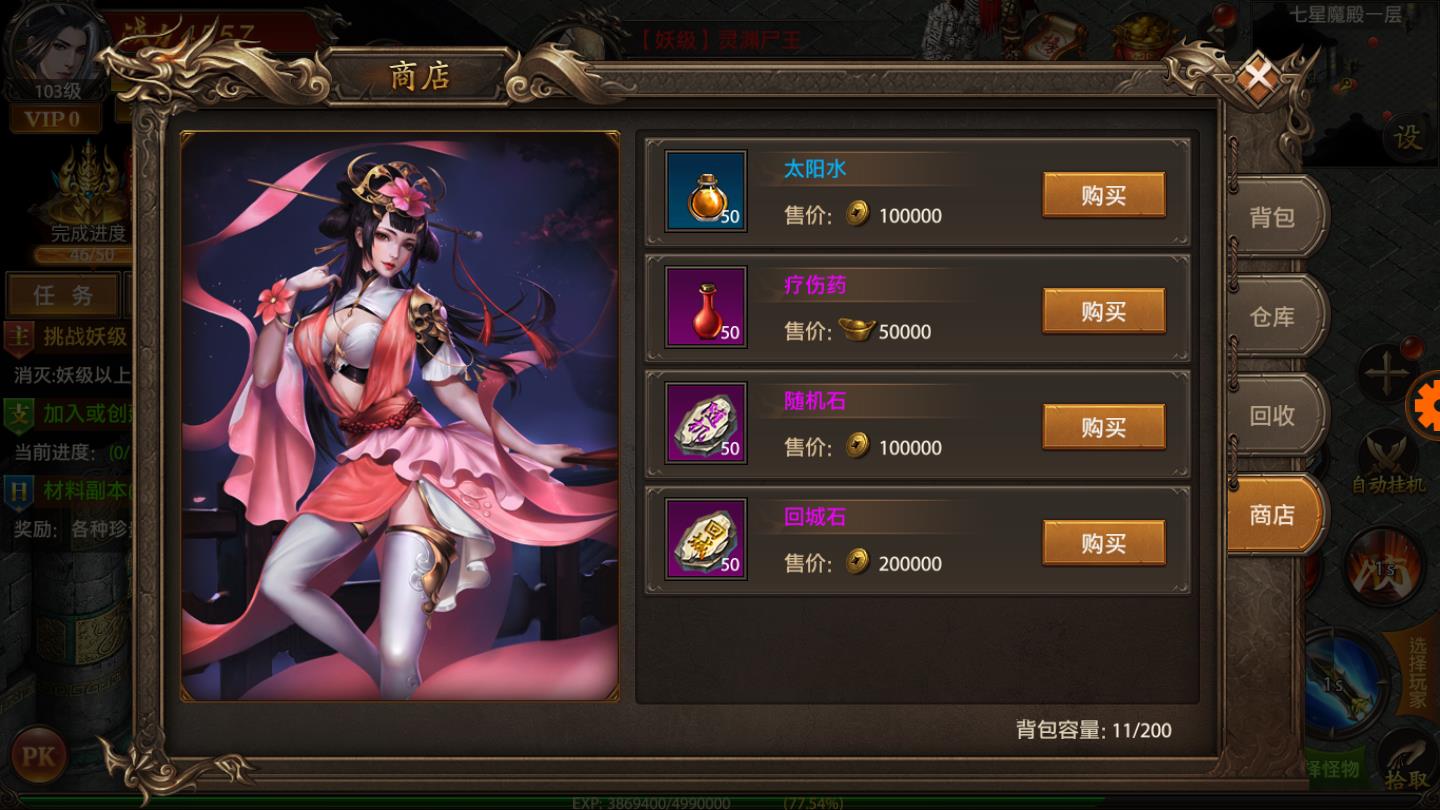Purchase 回城石 using its 购买 button
The height and width of the screenshot is (810, 1440).
click(x=1104, y=543)
